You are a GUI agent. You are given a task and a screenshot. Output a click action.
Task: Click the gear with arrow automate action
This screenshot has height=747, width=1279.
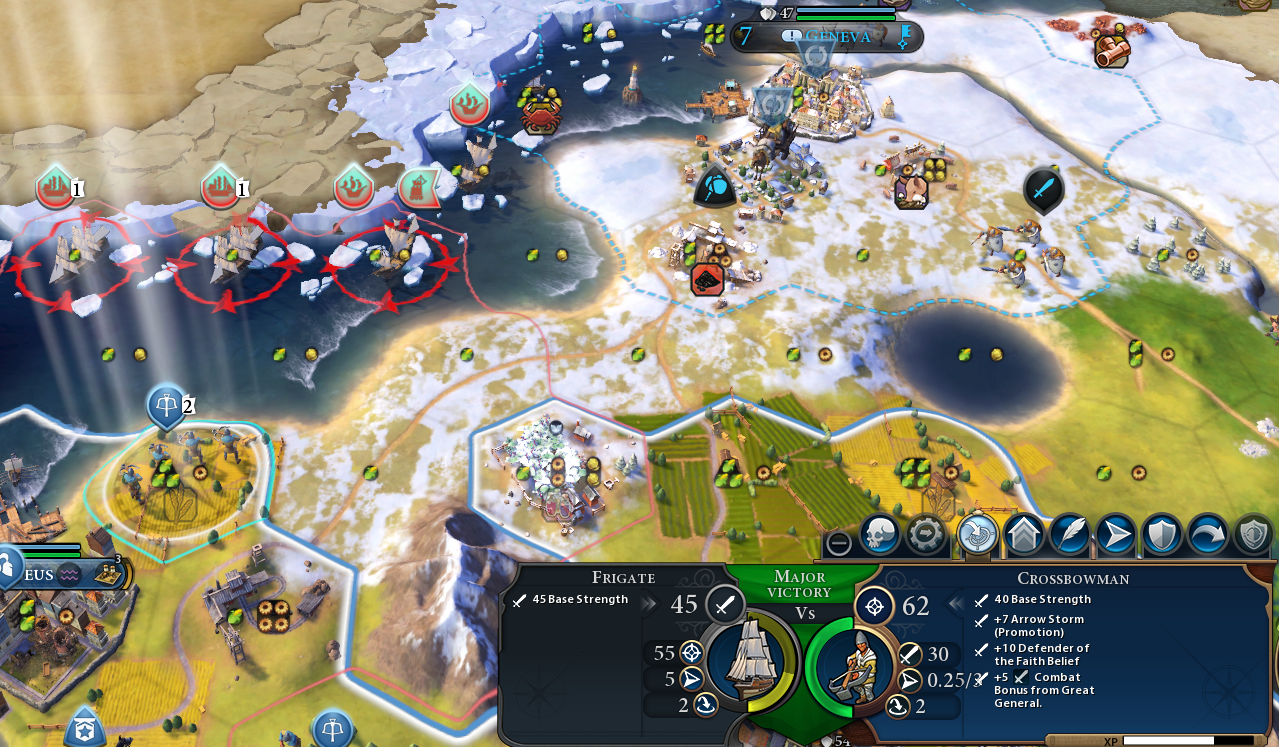pyautogui.click(x=927, y=535)
